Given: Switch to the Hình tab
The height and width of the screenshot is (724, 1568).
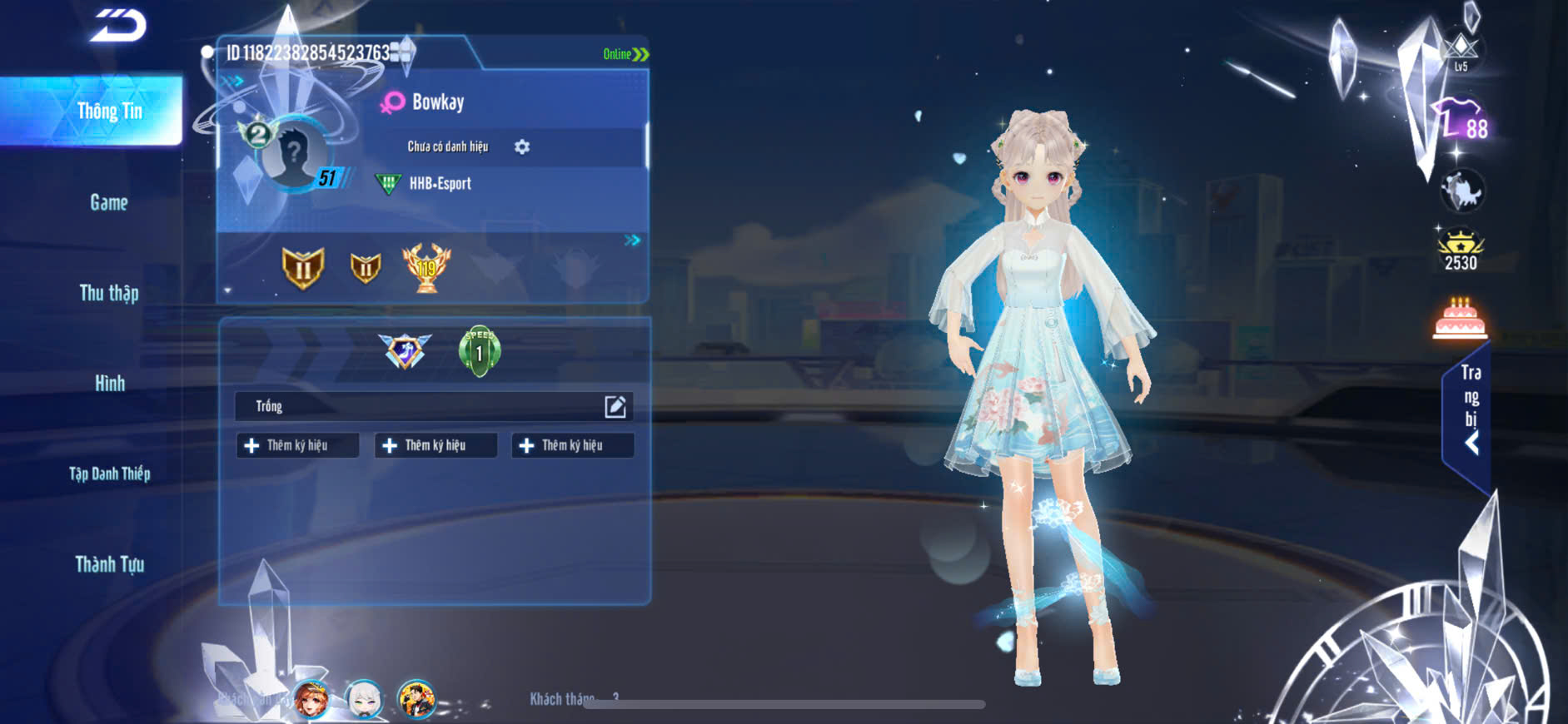Looking at the screenshot, I should pos(109,384).
